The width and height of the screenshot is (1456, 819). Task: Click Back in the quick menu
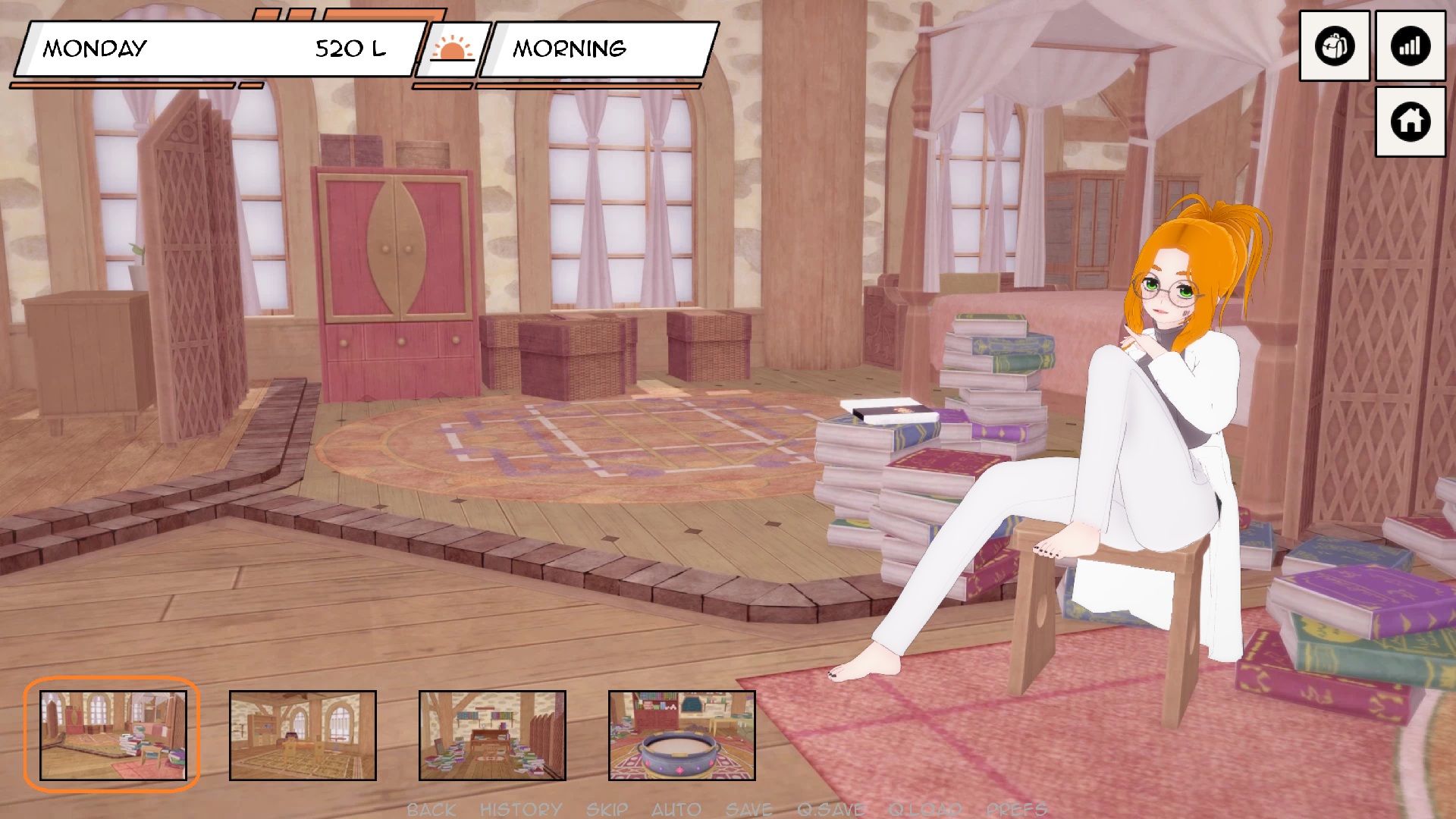431,810
